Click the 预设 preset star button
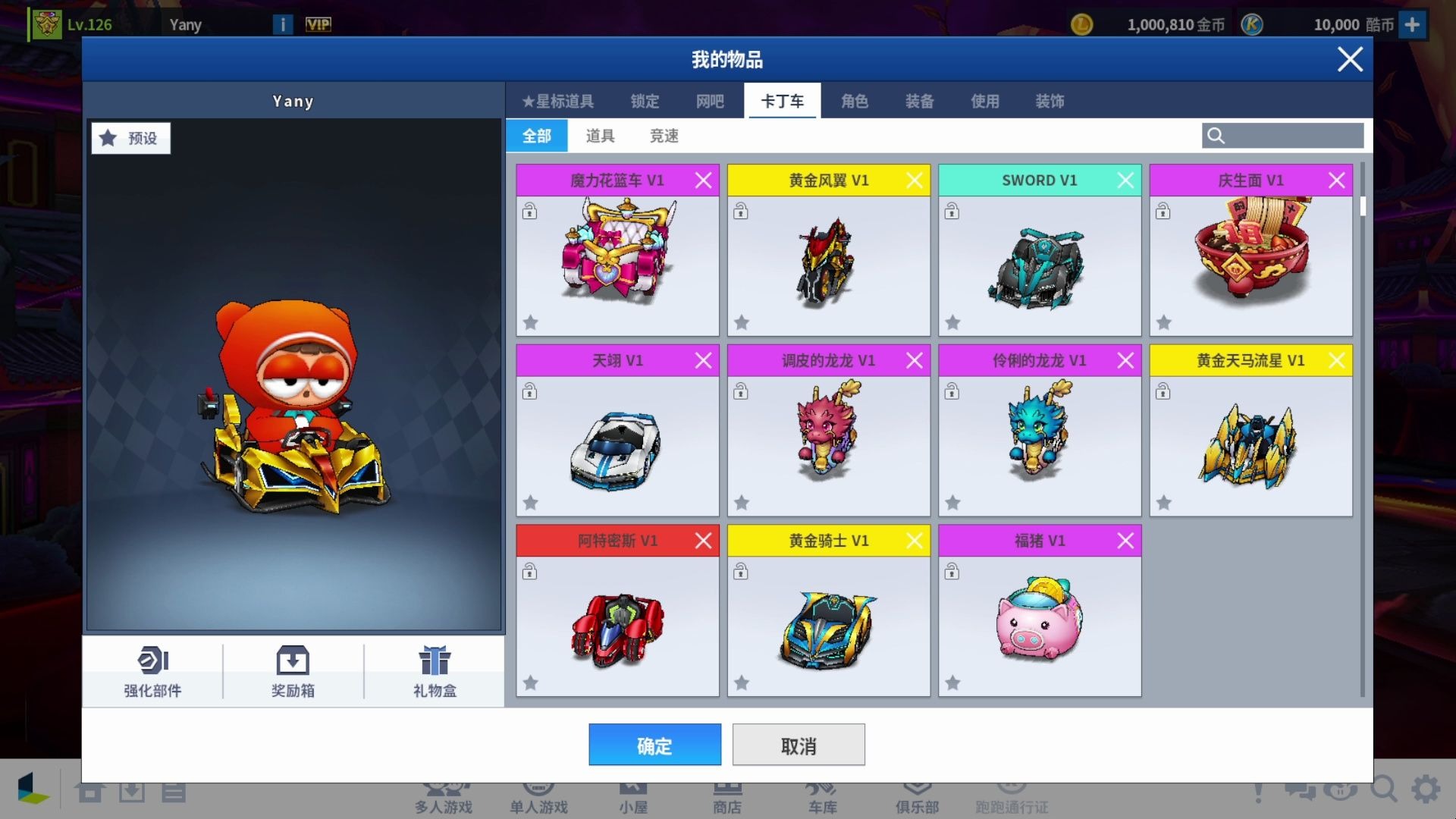 click(131, 138)
